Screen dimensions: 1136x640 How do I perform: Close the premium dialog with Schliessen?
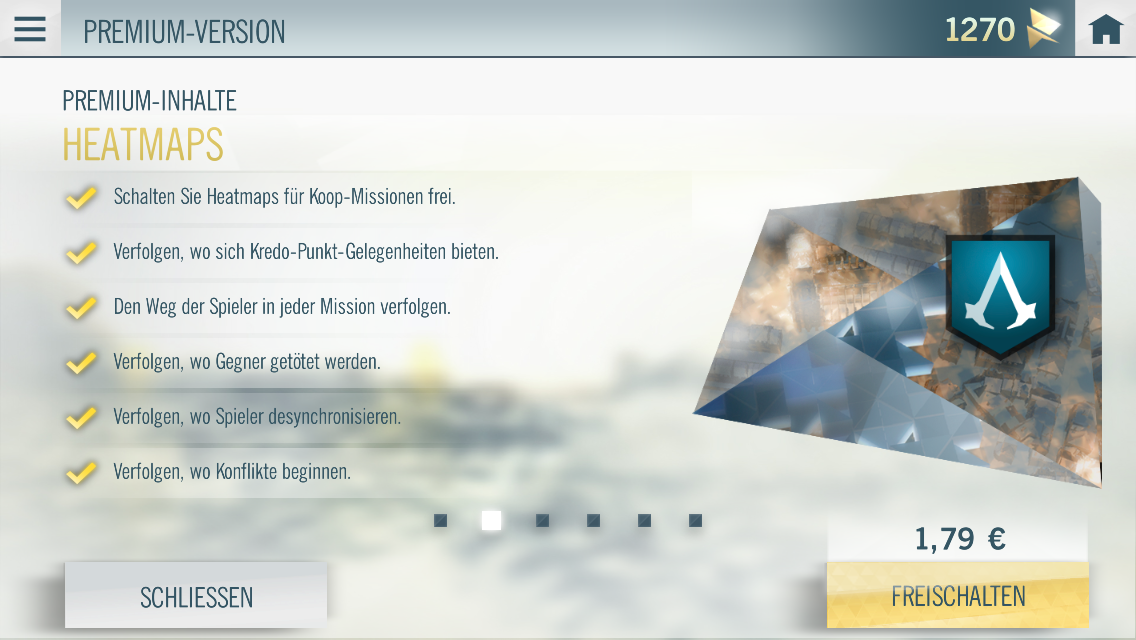pyautogui.click(x=196, y=597)
